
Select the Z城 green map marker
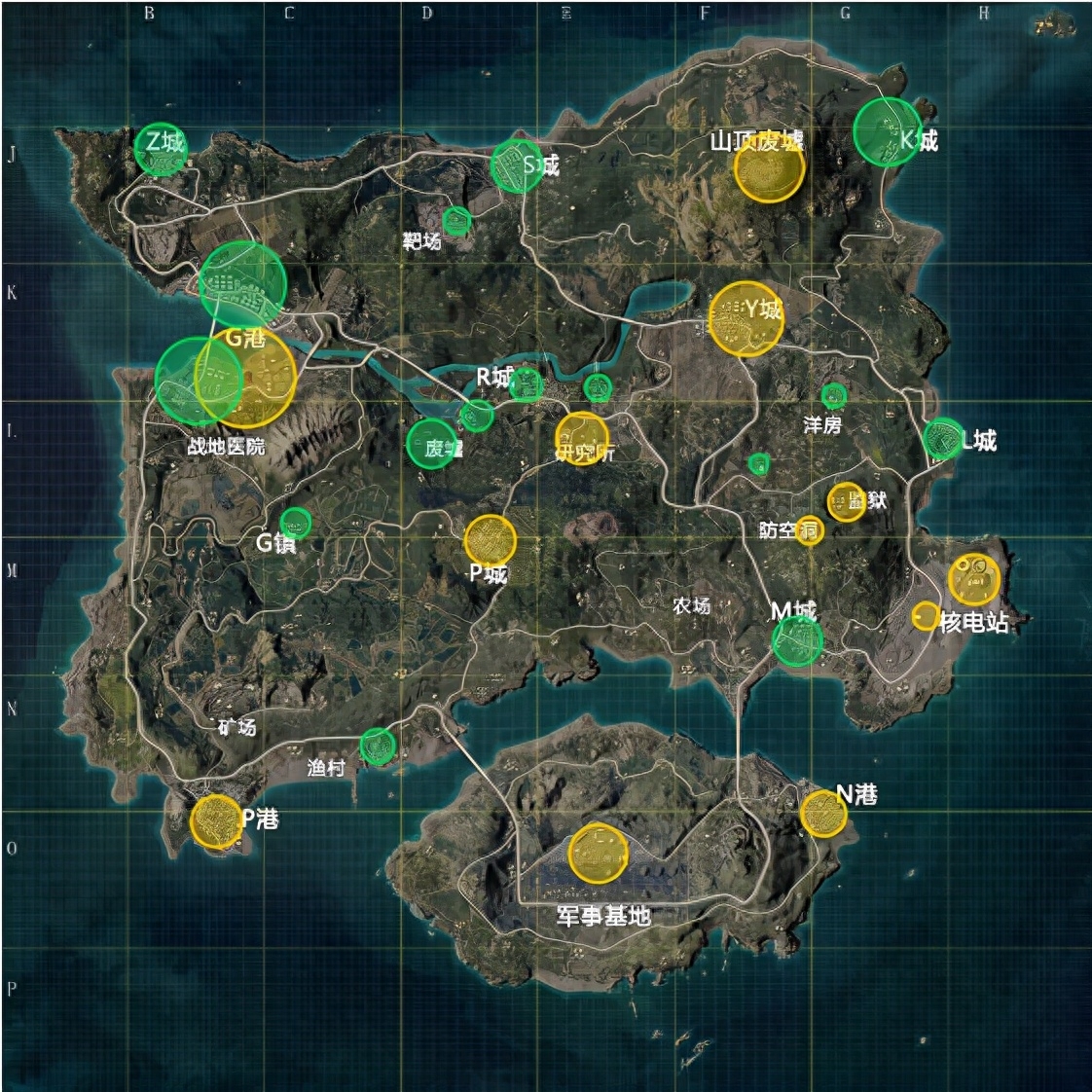[161, 149]
